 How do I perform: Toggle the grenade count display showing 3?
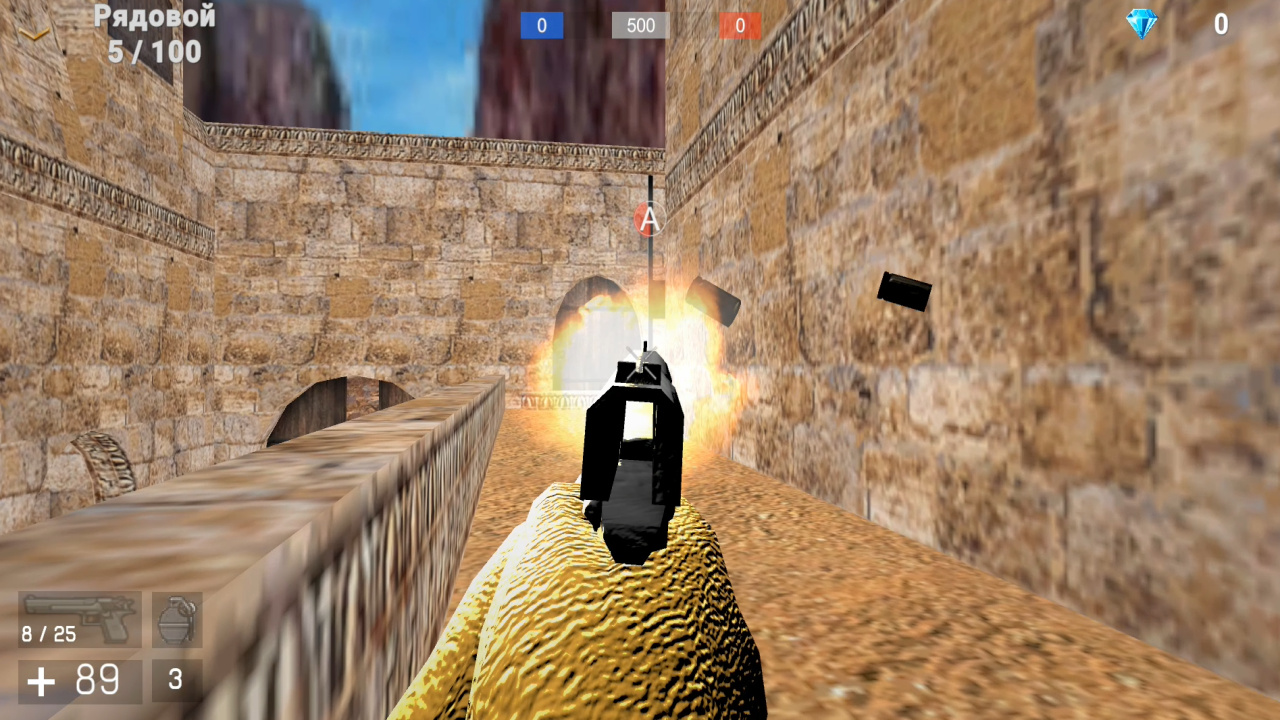[x=175, y=679]
